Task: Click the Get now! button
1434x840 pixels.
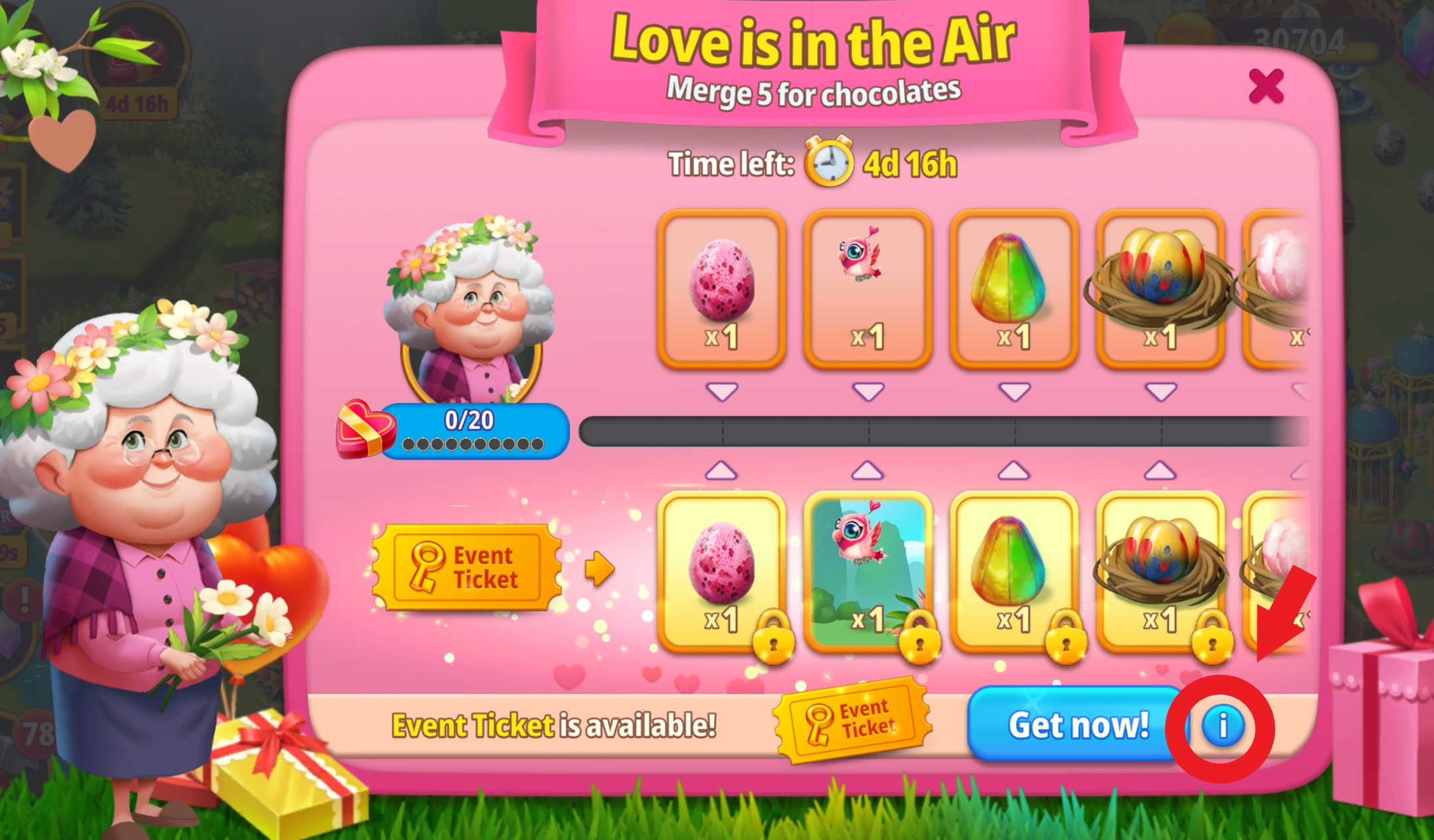Action: point(1076,724)
